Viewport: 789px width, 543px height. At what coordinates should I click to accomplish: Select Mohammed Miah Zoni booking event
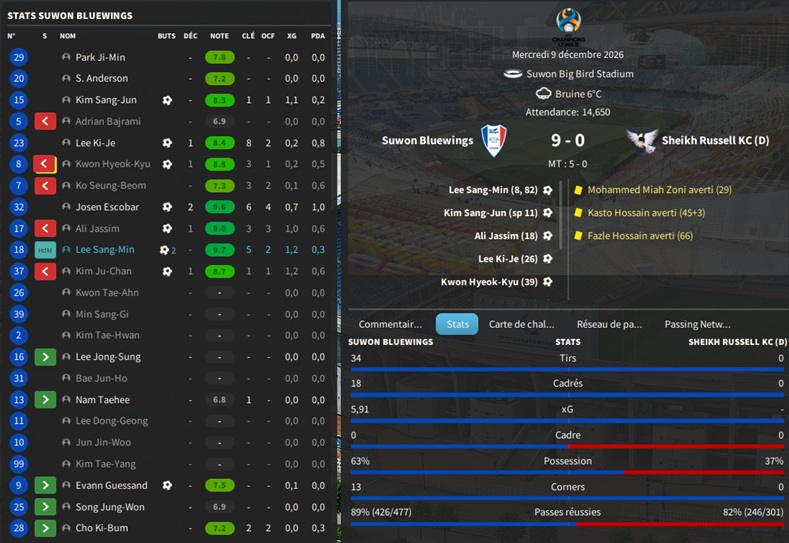click(659, 189)
